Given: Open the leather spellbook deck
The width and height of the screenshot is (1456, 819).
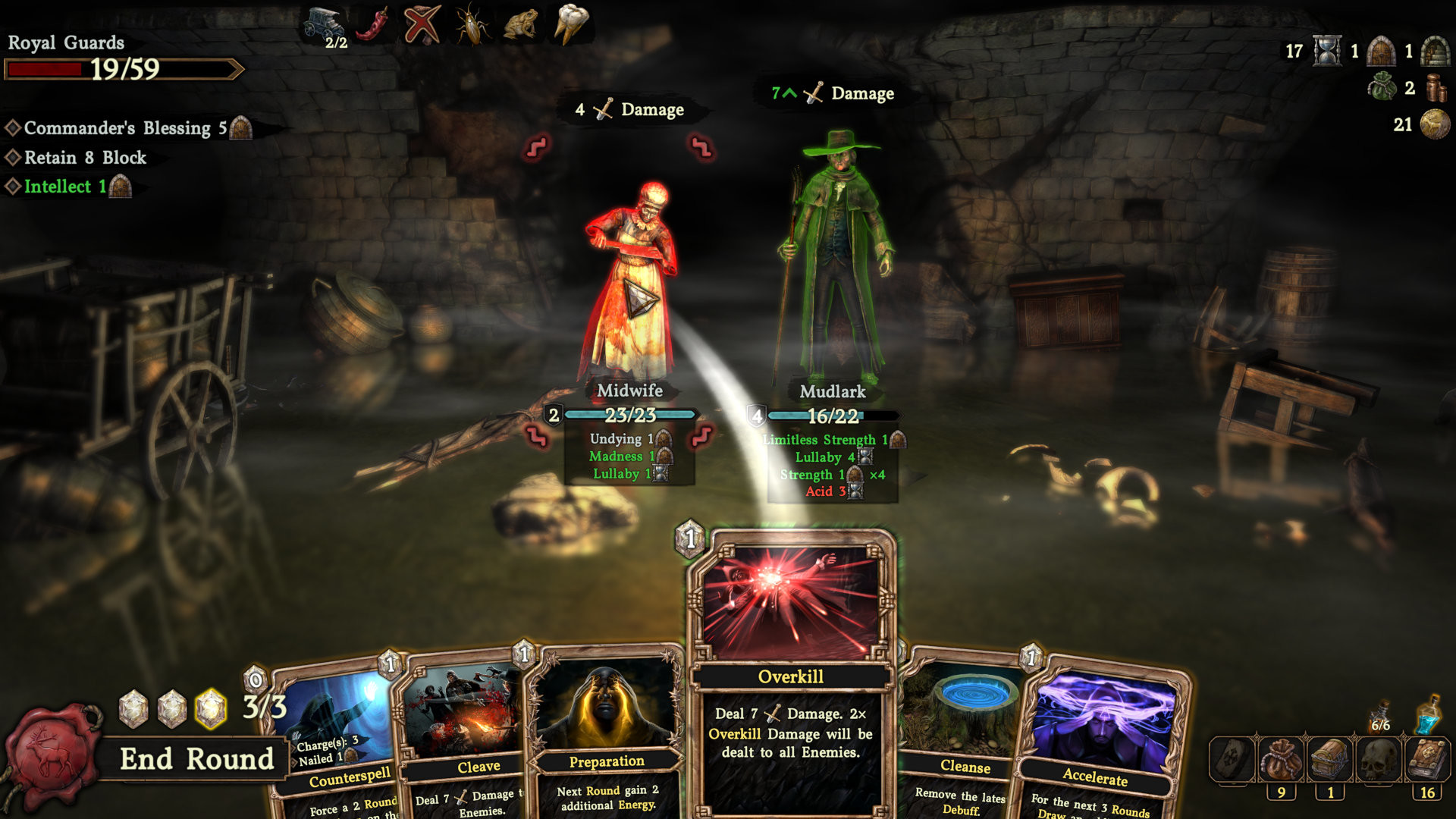Looking at the screenshot, I should [1428, 760].
